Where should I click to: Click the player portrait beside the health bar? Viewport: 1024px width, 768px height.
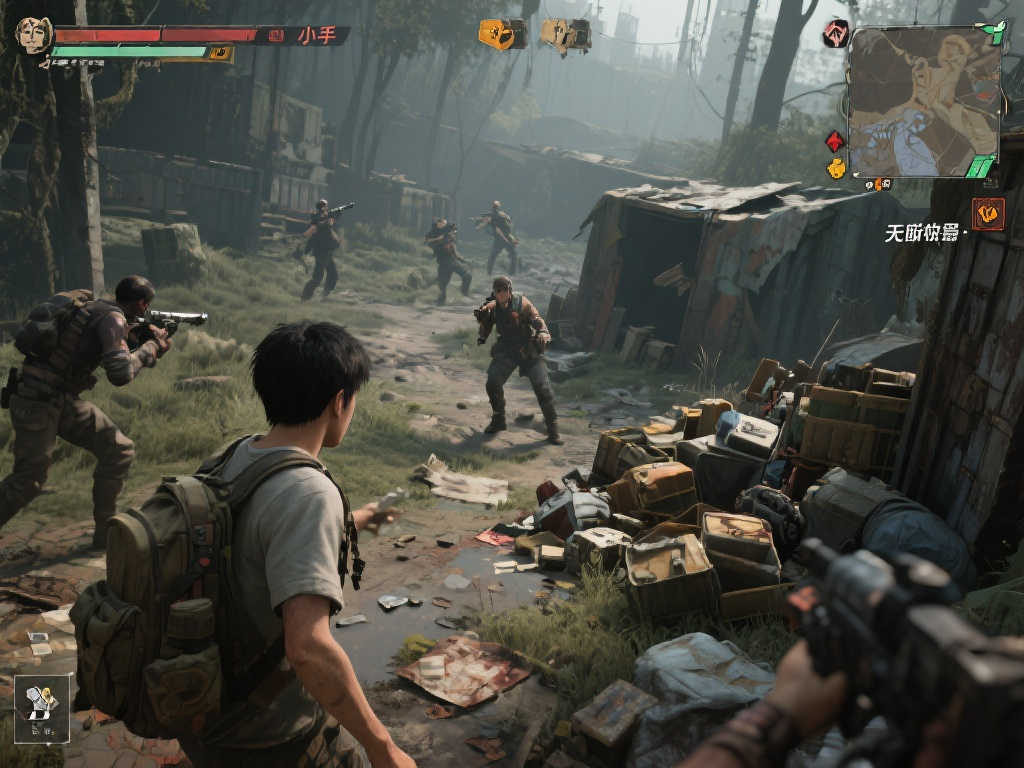click(32, 35)
